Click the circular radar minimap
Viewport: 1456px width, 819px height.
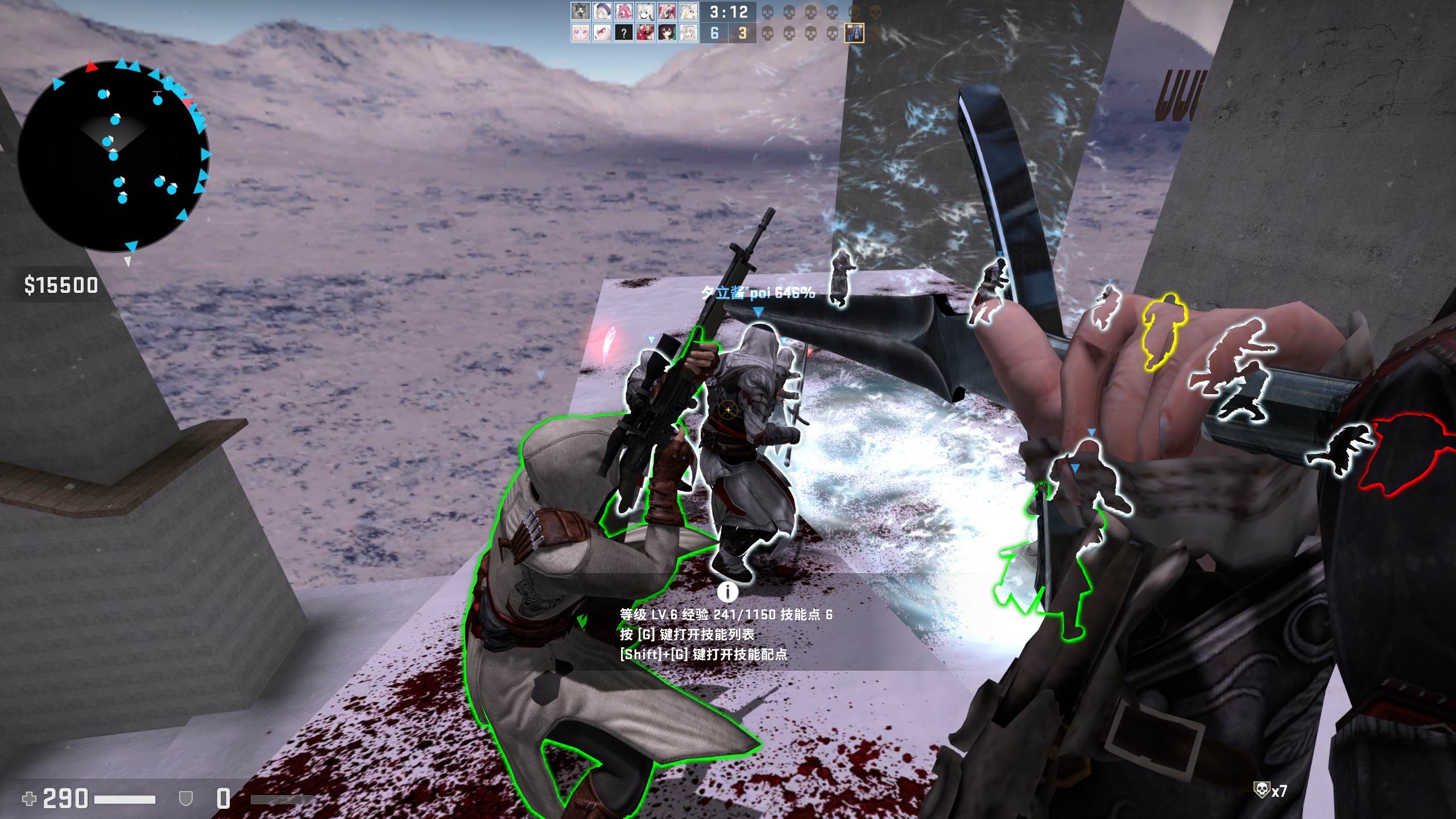point(114,156)
